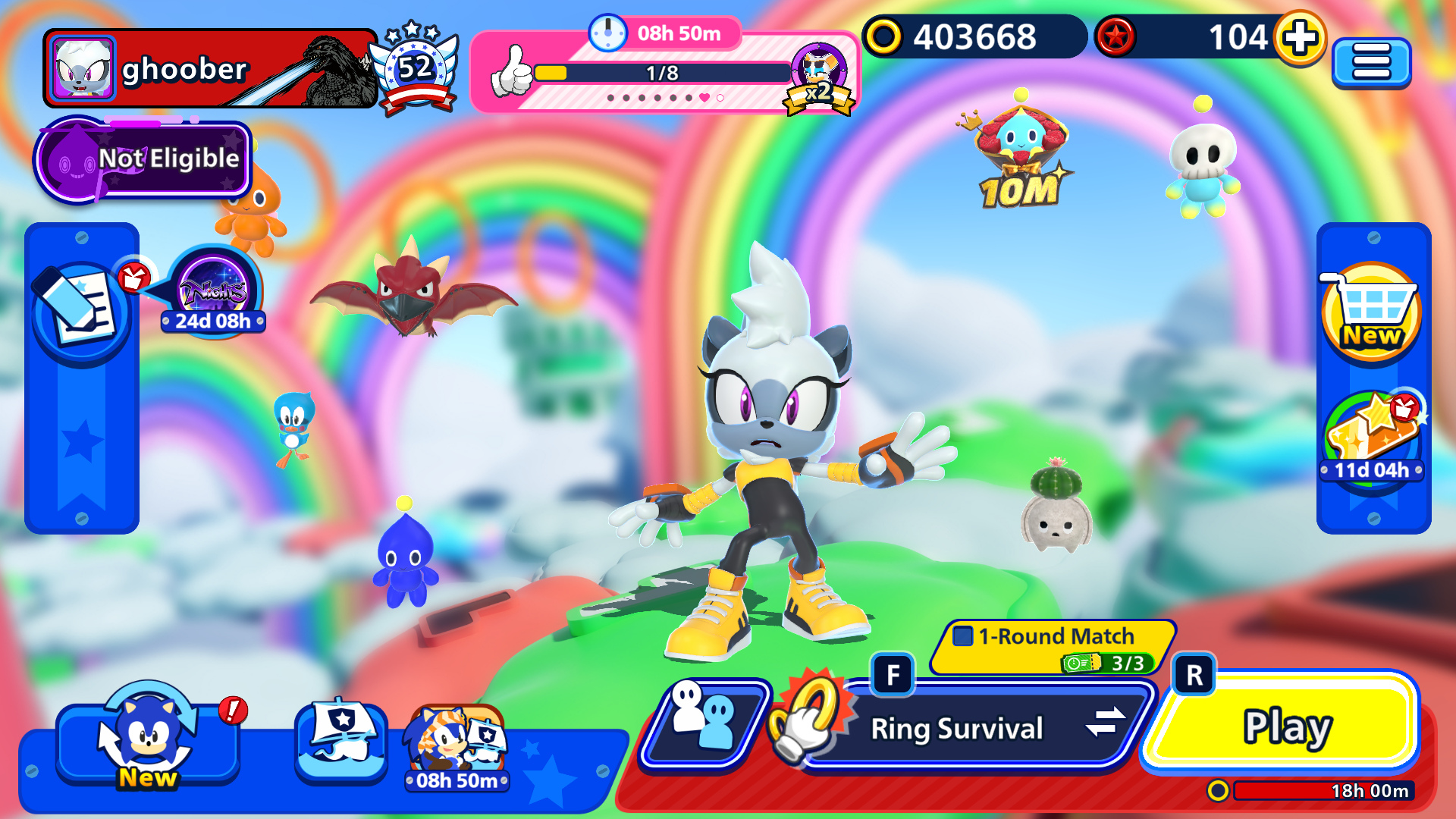
Task: Open the hamburger main menu
Action: click(x=1371, y=62)
